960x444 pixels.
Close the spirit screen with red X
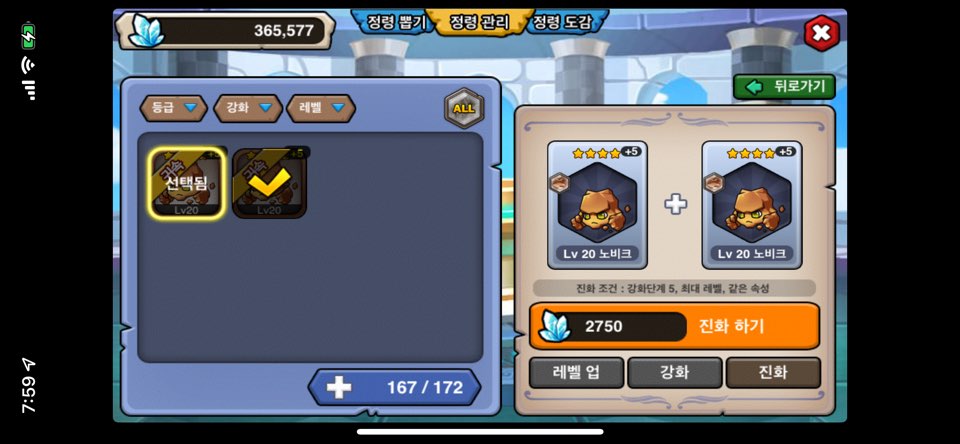[821, 33]
